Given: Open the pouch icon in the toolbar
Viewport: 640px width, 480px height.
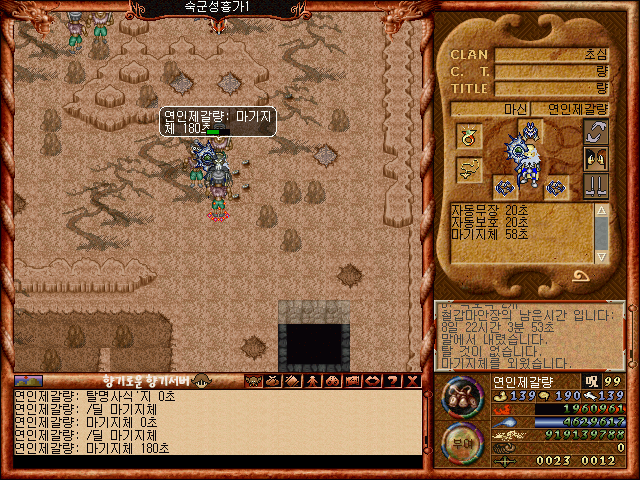Looking at the screenshot, I should (272, 381).
